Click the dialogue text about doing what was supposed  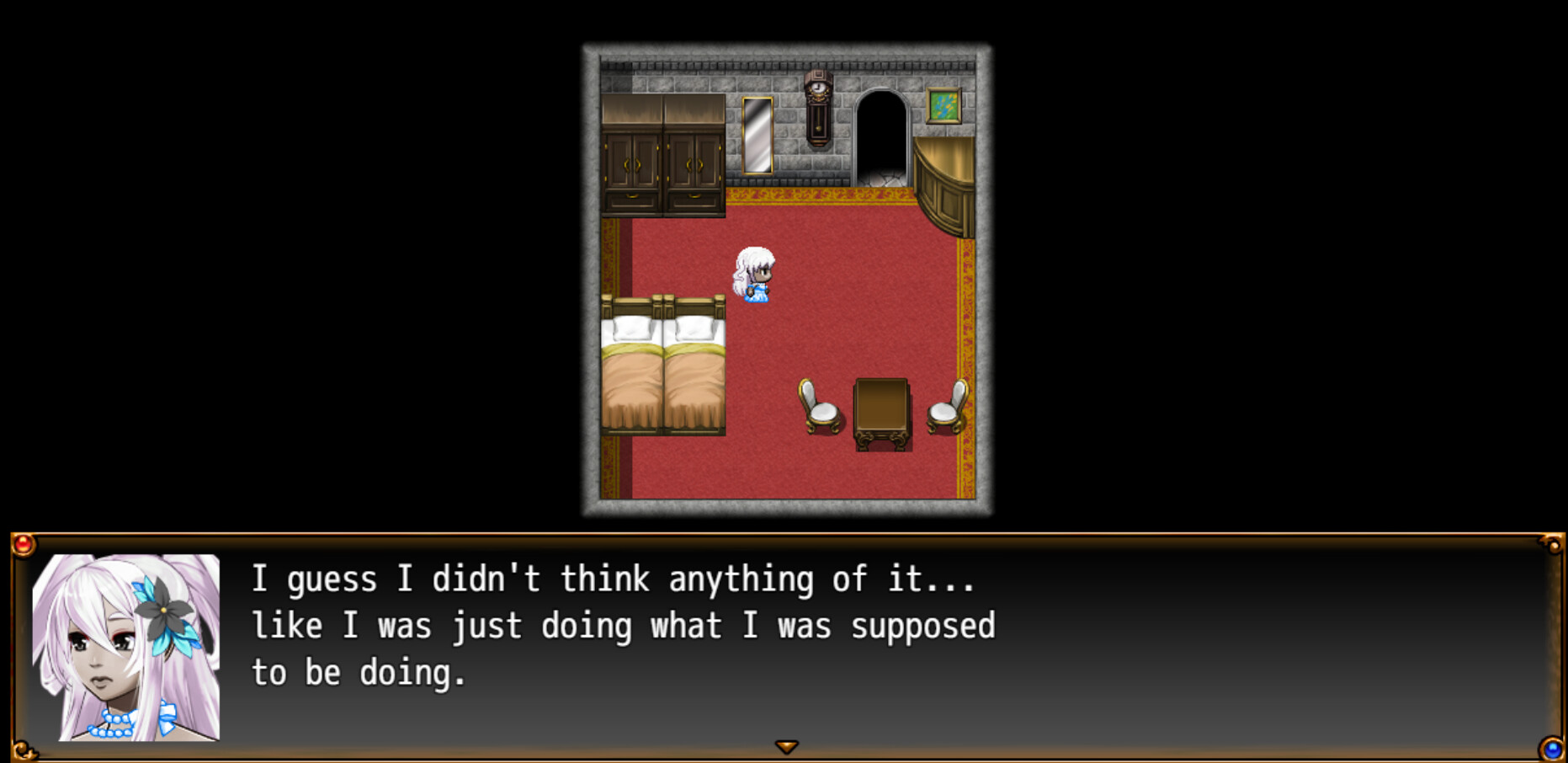pyautogui.click(x=623, y=625)
